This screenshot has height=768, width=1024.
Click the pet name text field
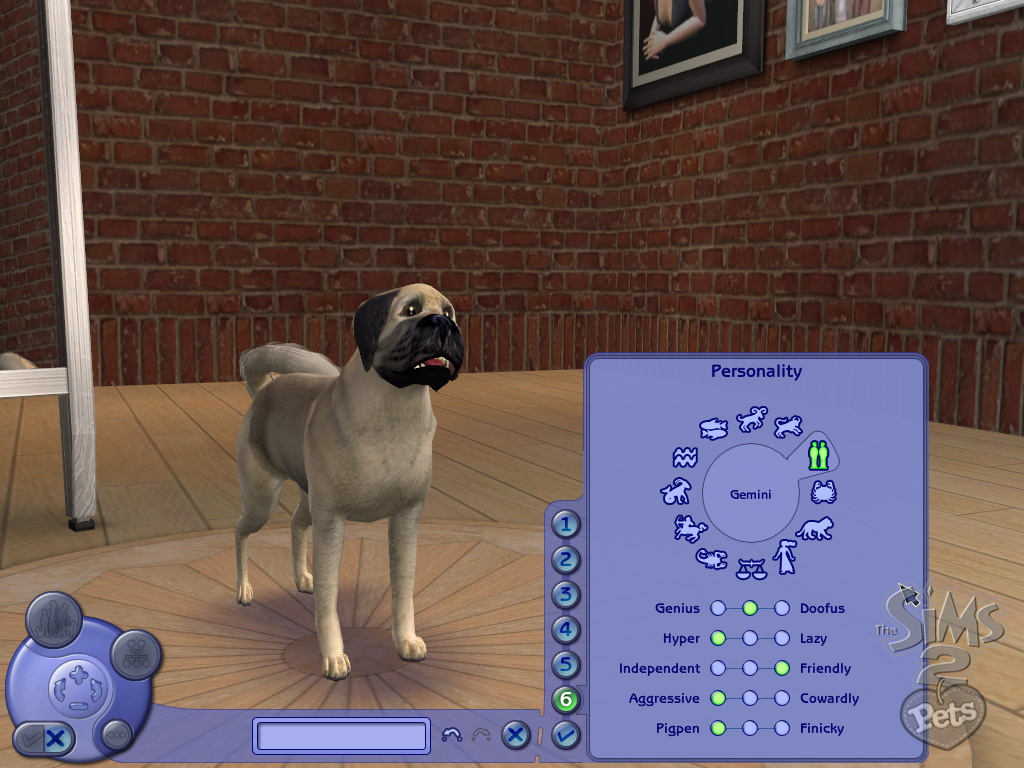click(342, 736)
